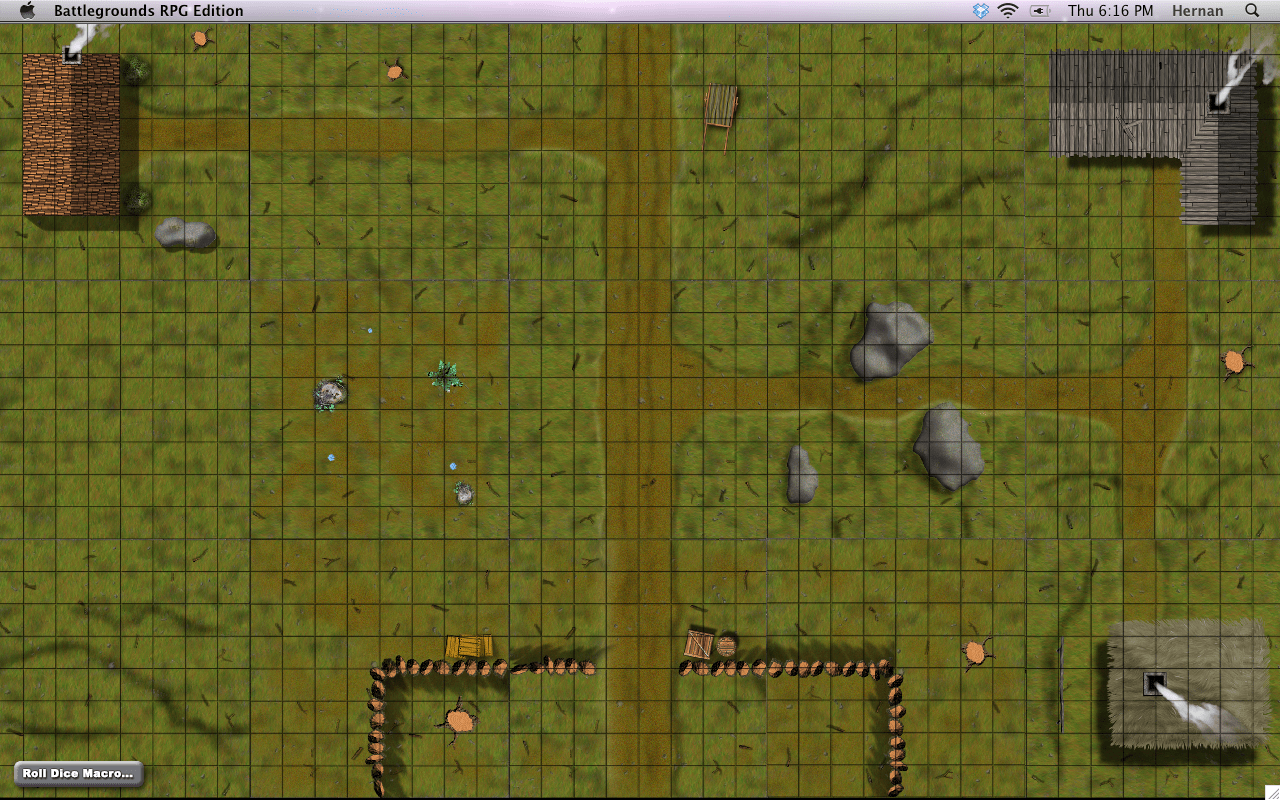The width and height of the screenshot is (1280, 800).
Task: Click the mossy rock token left of the tree
Action: (x=330, y=394)
